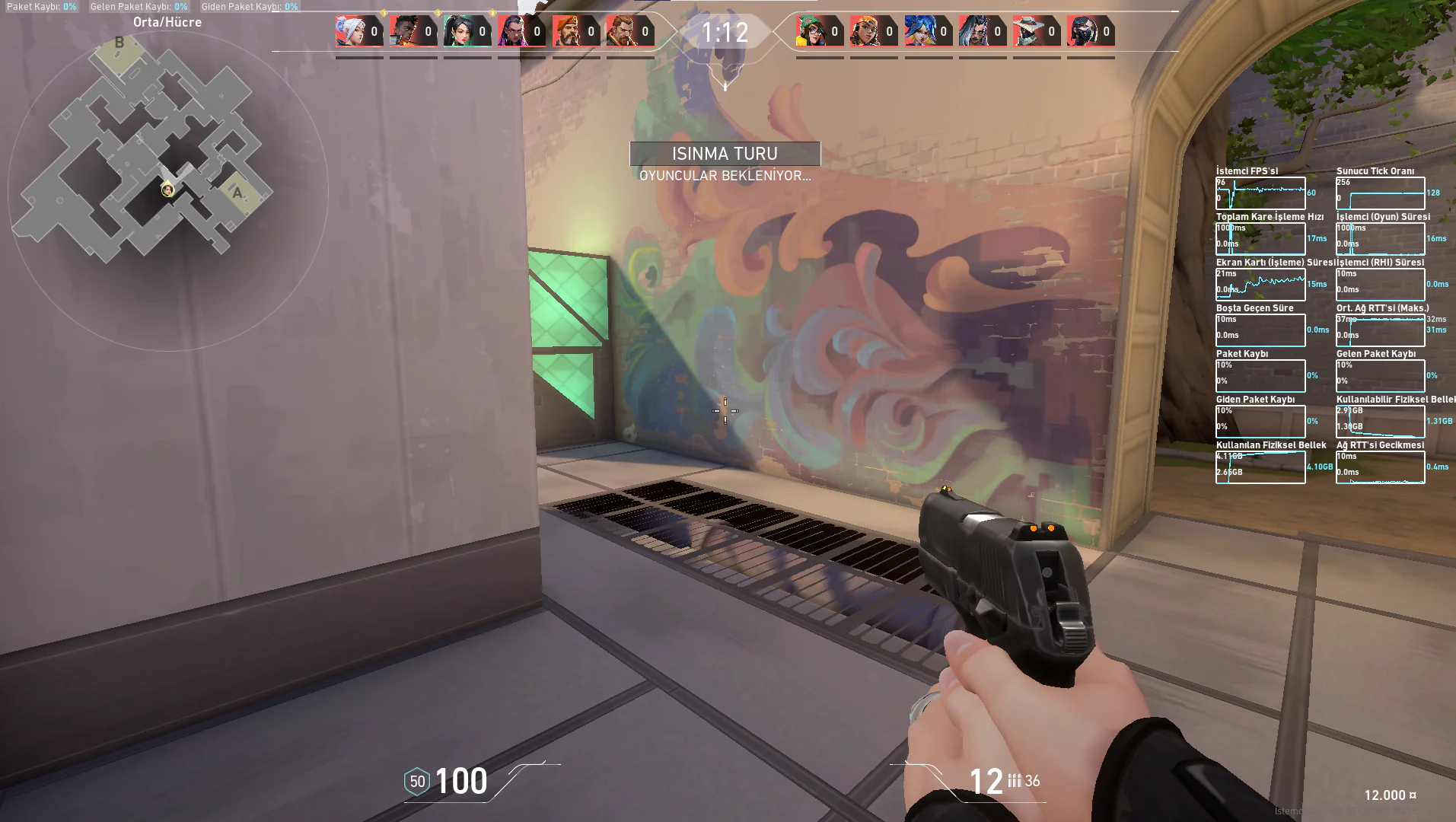
Task: Select the player marker on the minimap
Action: (167, 190)
